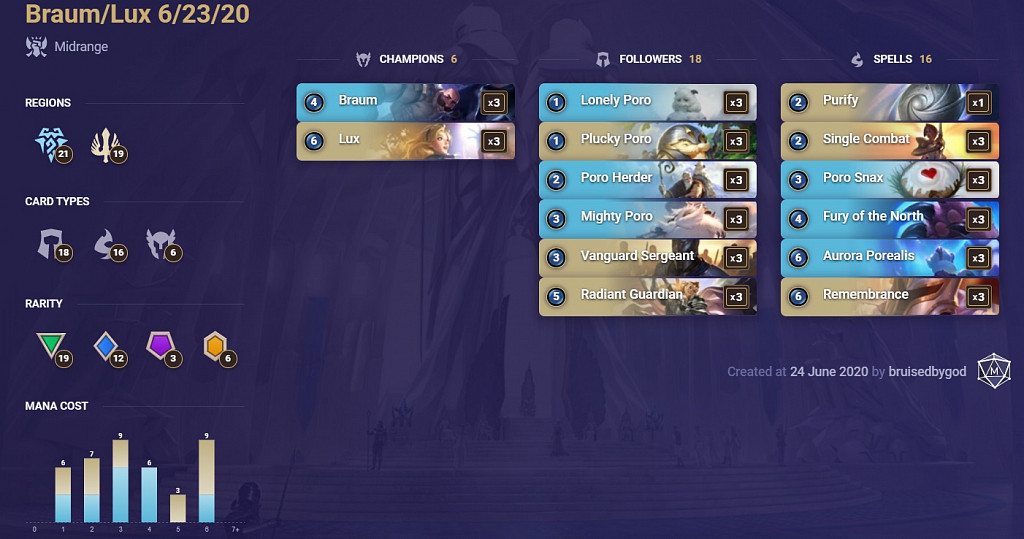Choose the Poro Snax spell card
The width and height of the screenshot is (1024, 539).
coord(889,179)
